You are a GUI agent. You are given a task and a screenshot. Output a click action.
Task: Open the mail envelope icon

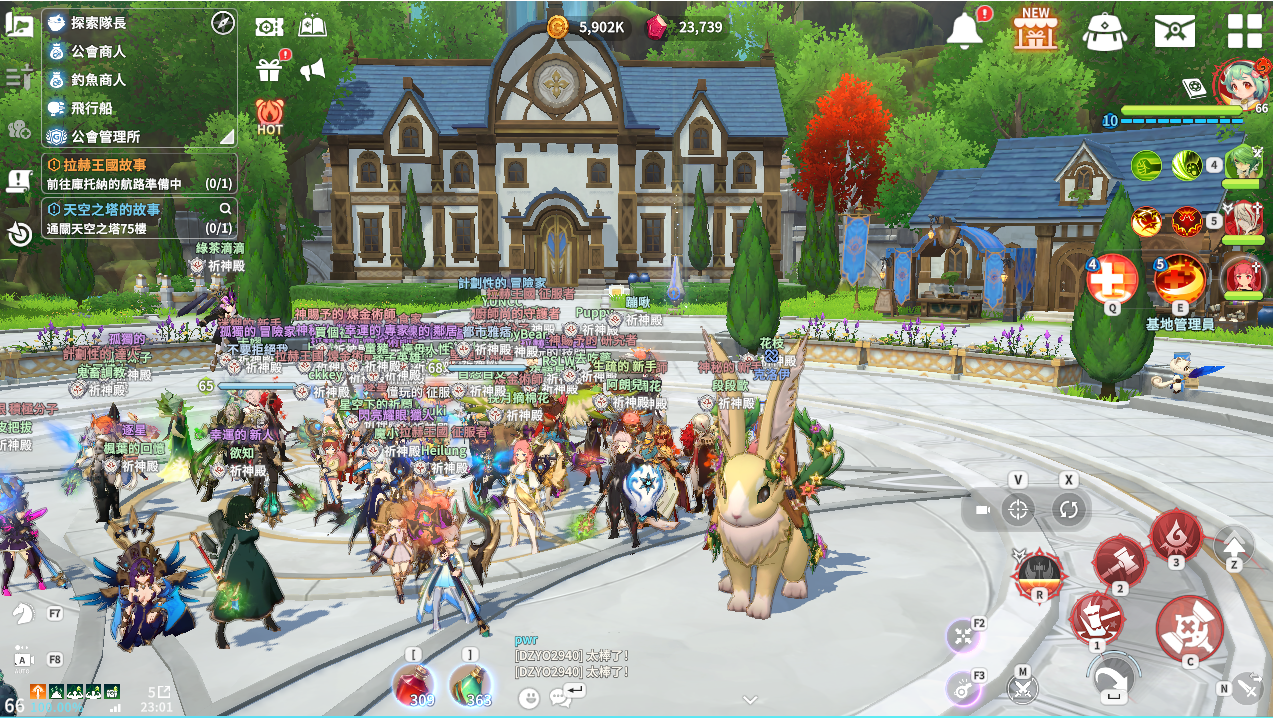pyautogui.click(x=1175, y=31)
